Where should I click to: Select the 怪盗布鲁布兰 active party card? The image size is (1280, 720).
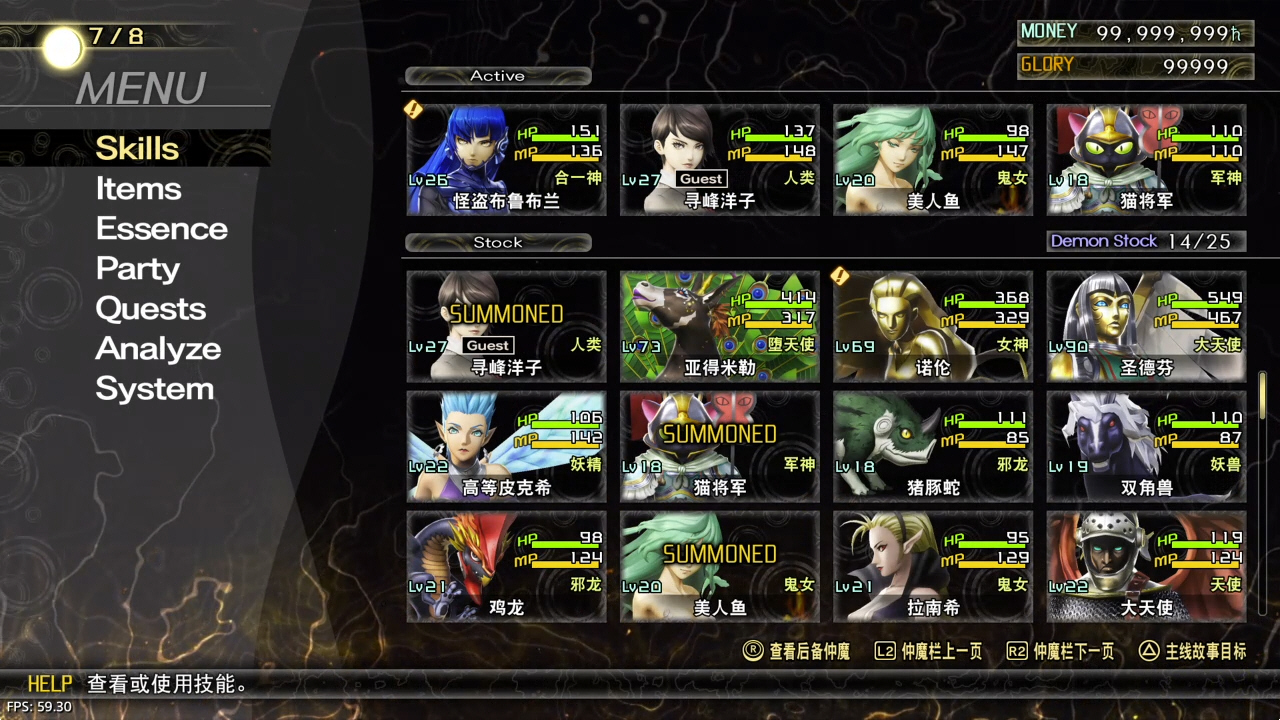[x=506, y=160]
